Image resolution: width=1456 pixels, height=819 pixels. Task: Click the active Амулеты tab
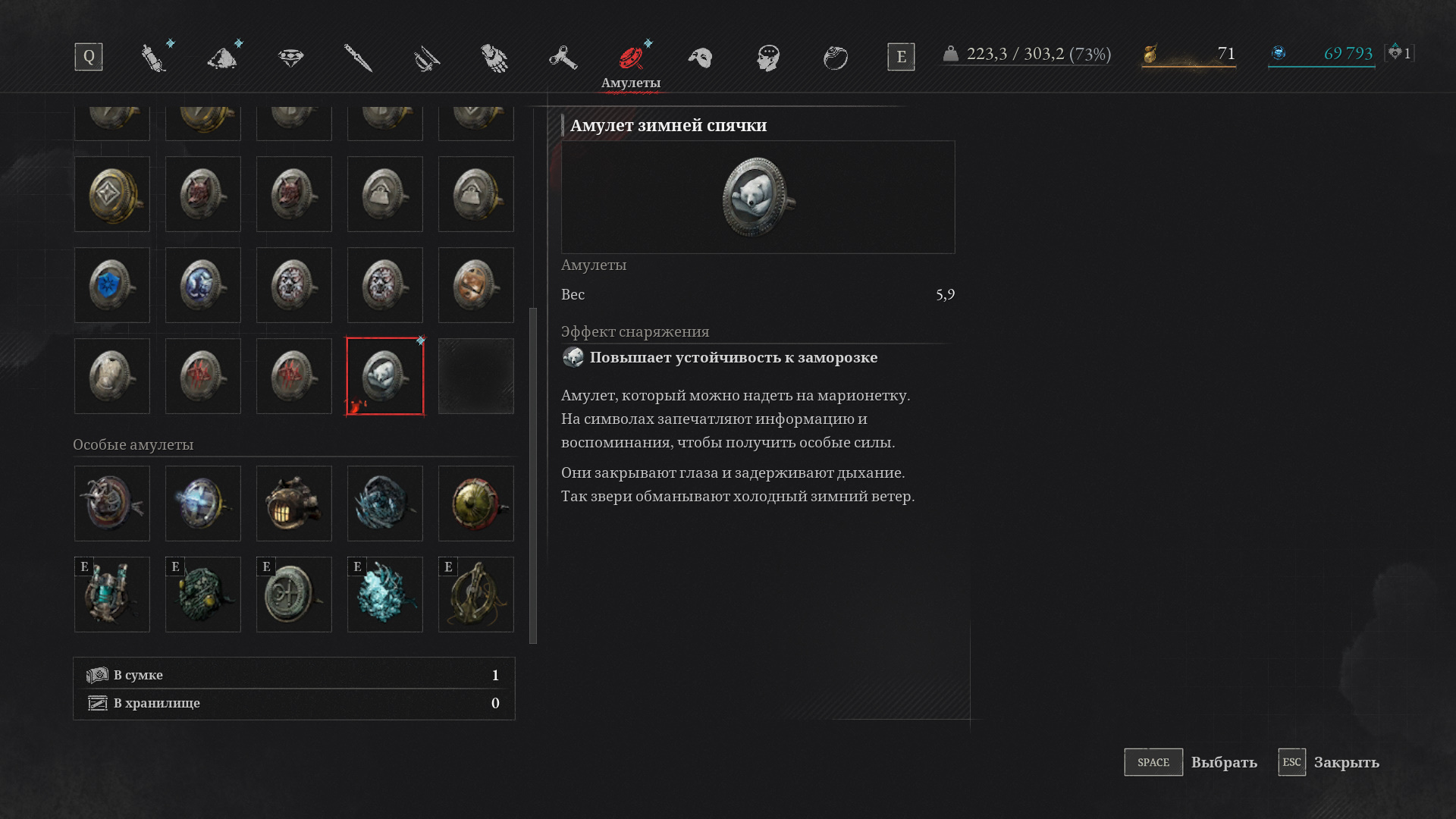[631, 64]
